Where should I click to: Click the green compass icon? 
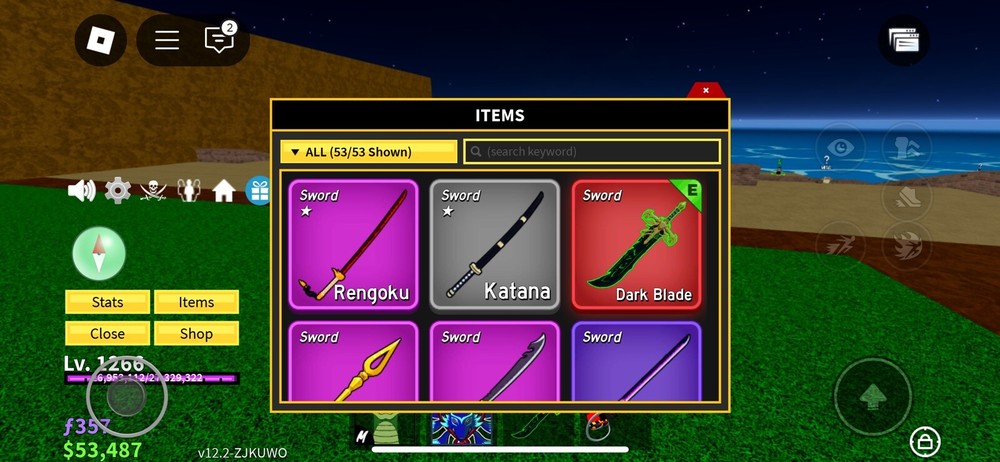99,253
